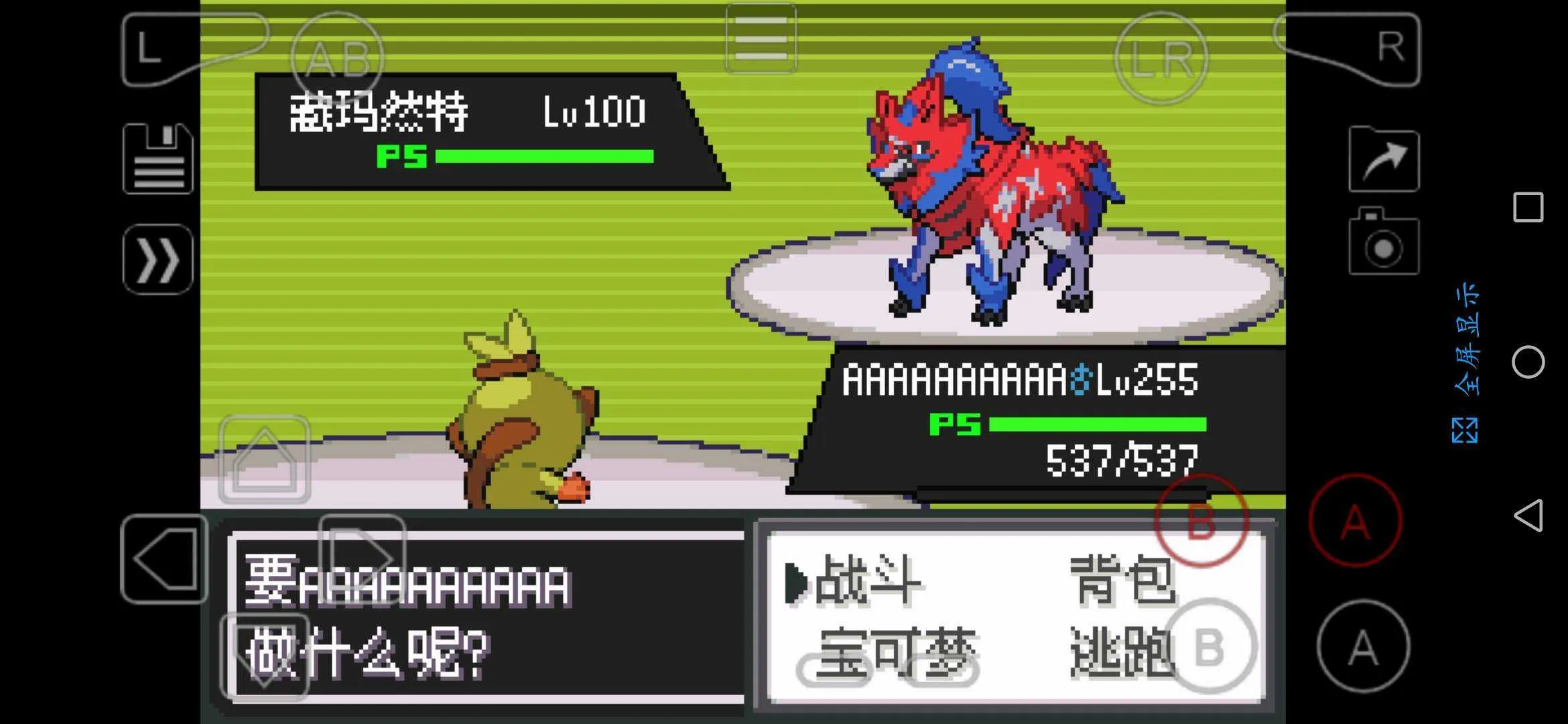This screenshot has width=1568, height=724.
Task: Open the 背包 (Bag) option
Action: coord(1122,580)
